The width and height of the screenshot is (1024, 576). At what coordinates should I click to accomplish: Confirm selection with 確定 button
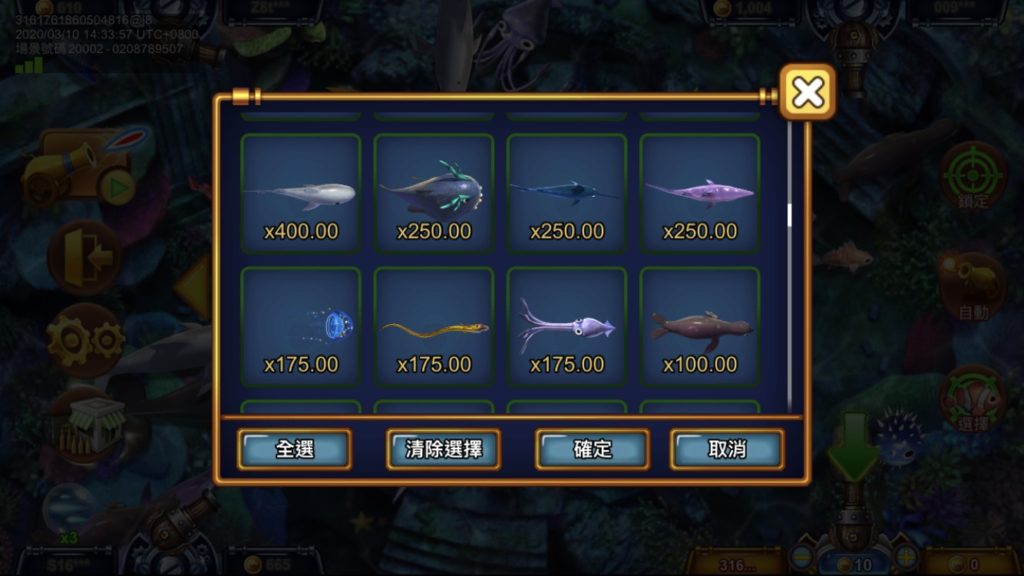(x=592, y=449)
